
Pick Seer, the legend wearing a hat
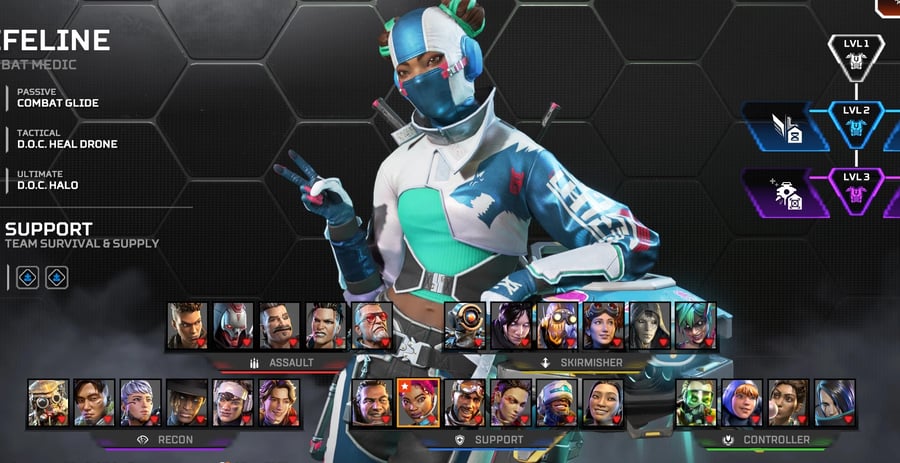186,402
